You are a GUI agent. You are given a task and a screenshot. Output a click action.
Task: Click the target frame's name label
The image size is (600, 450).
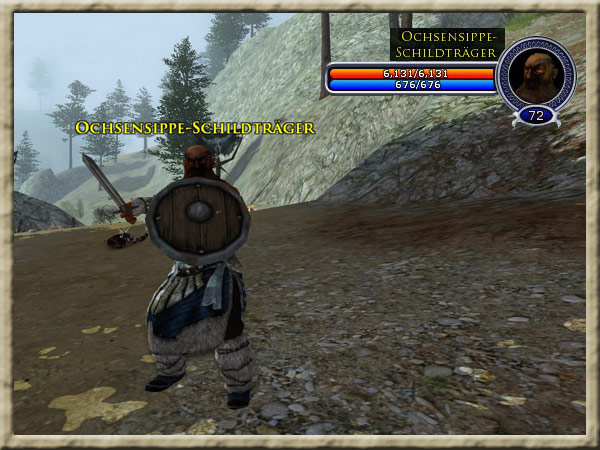446,44
